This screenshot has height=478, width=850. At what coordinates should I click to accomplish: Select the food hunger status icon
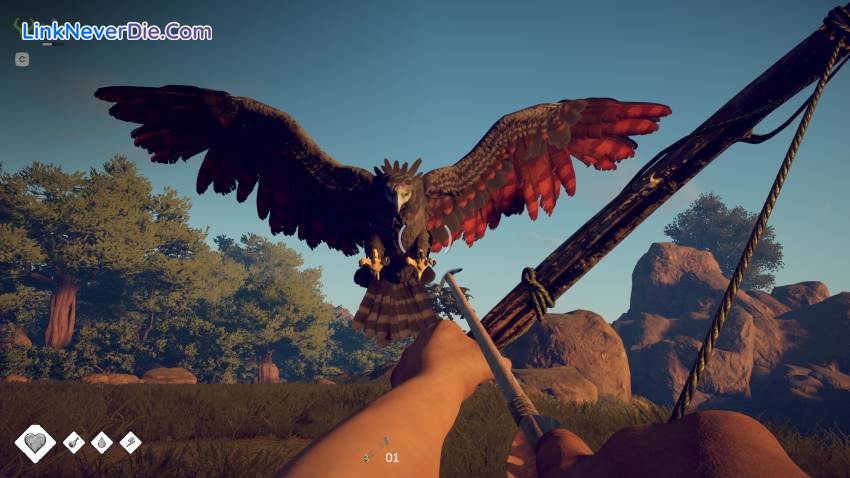point(74,442)
